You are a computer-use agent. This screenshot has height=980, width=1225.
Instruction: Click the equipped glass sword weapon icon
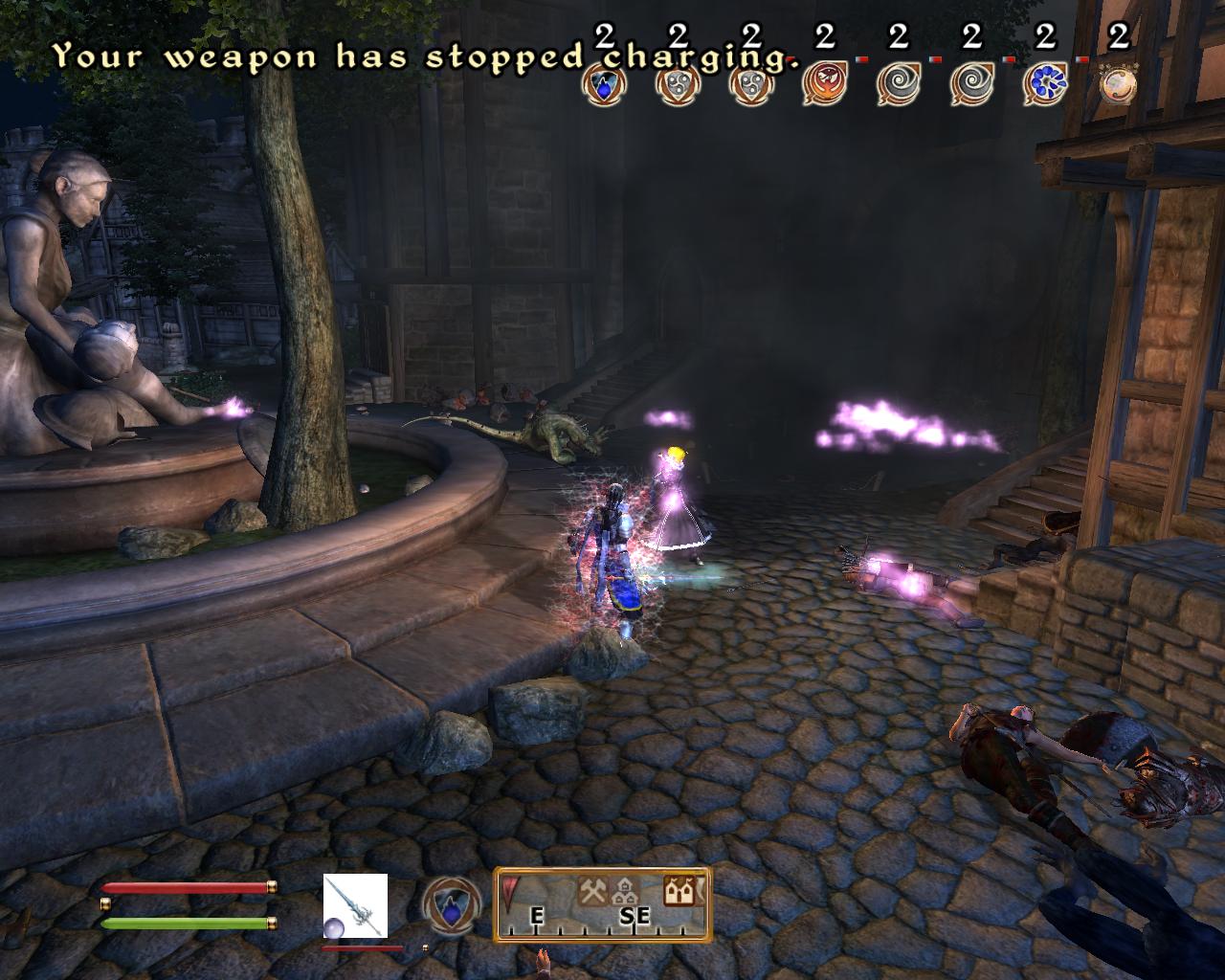pos(355,905)
